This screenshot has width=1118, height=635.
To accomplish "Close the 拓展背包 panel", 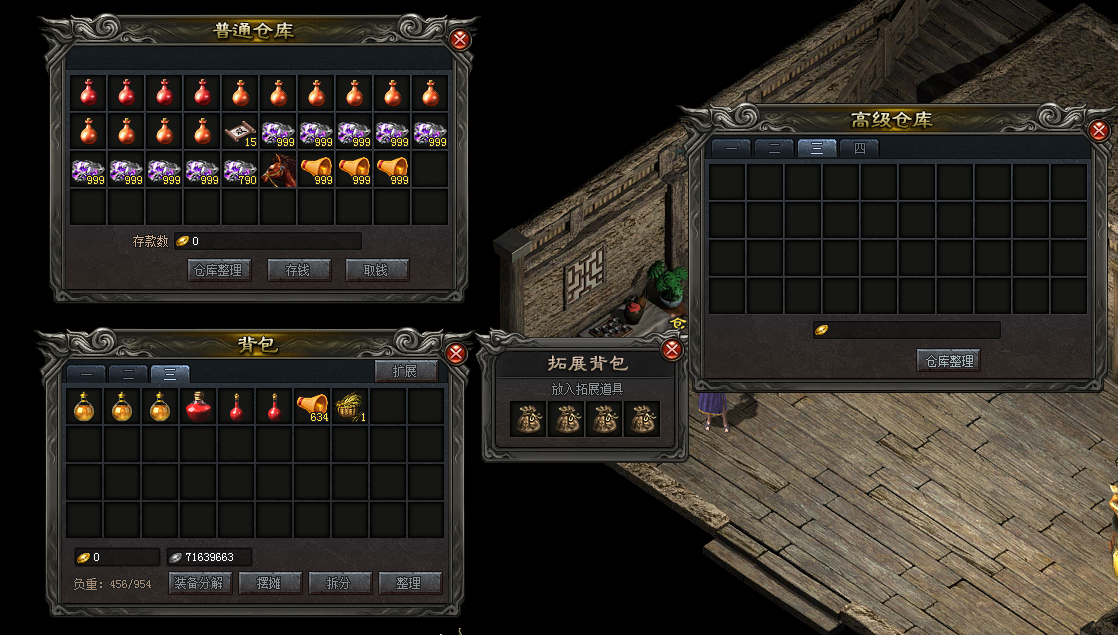I will click(672, 349).
